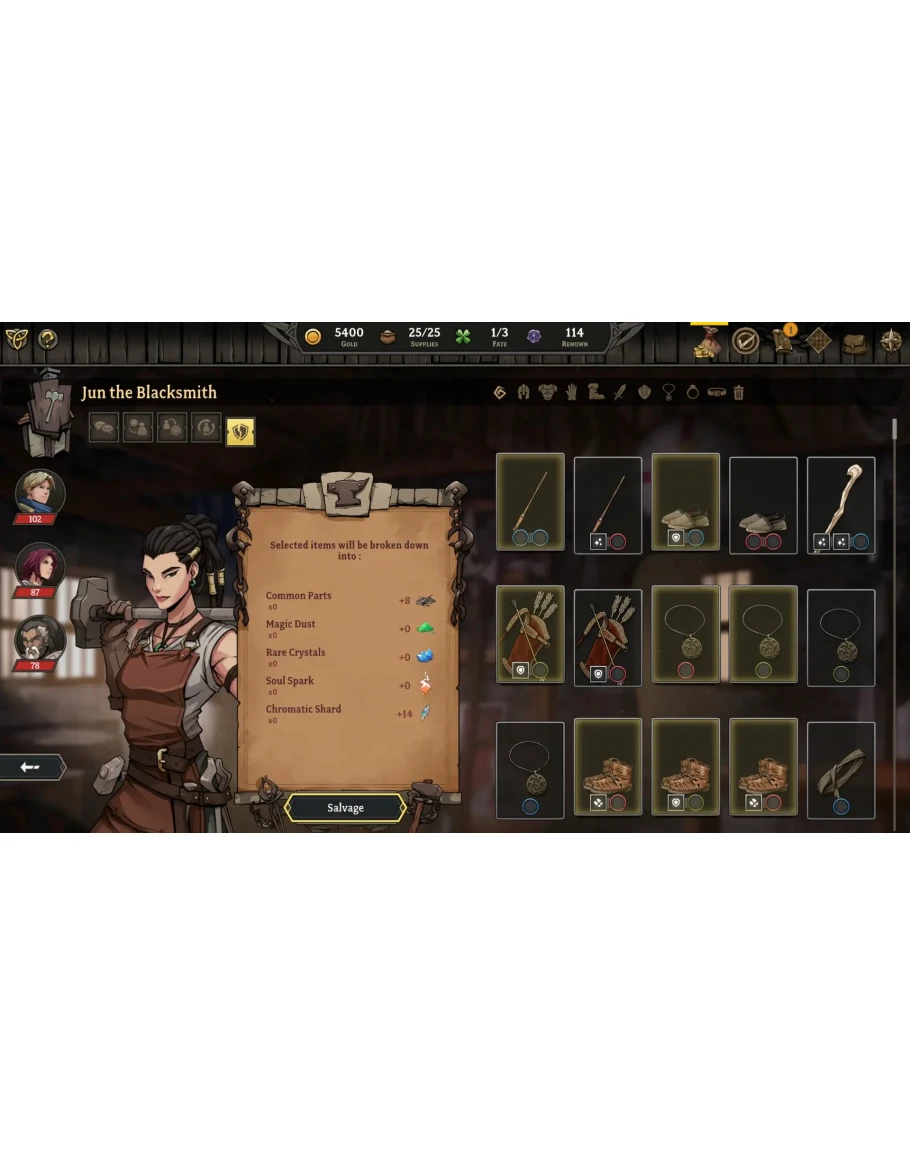Open the question mark help icon
The image size is (910, 1155).
(47, 339)
